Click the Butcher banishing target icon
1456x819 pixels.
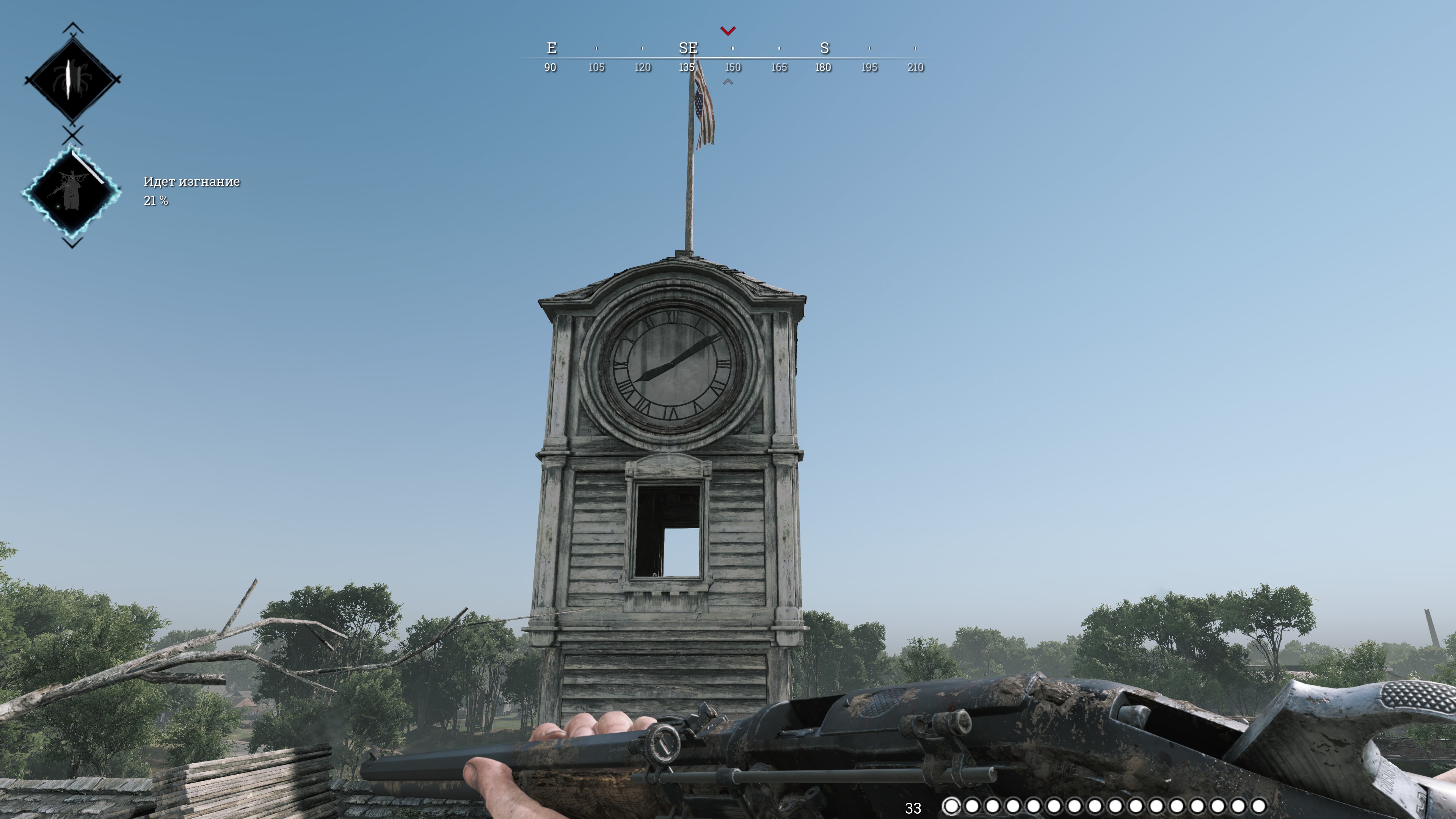point(72,192)
